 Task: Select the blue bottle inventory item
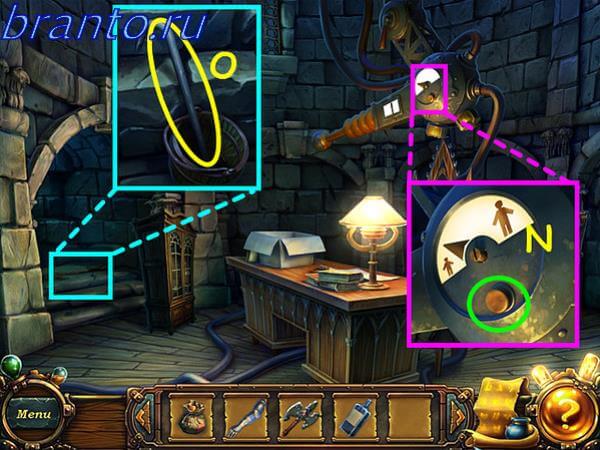coord(354,416)
